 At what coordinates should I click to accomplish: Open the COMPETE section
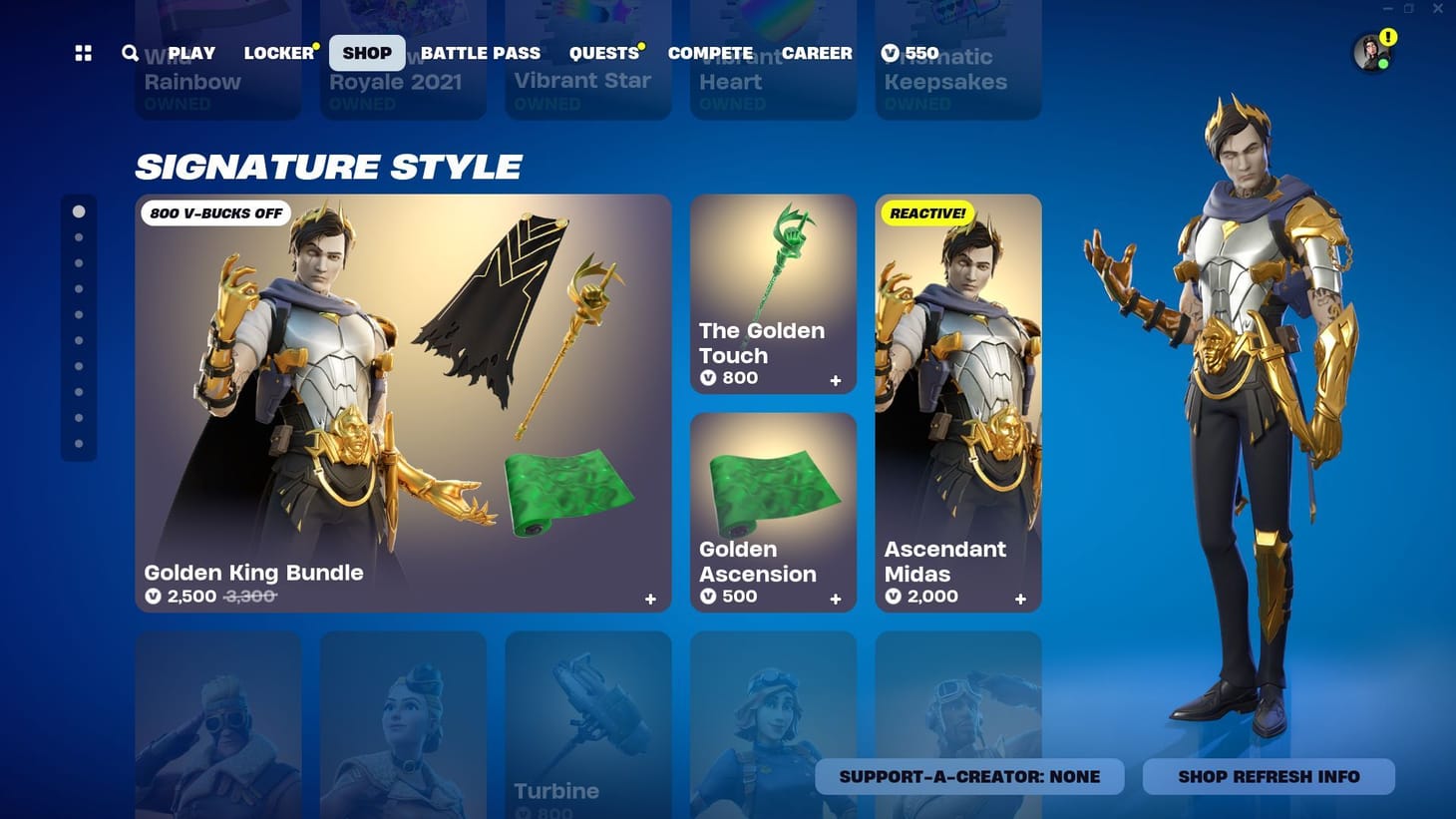pos(710,53)
